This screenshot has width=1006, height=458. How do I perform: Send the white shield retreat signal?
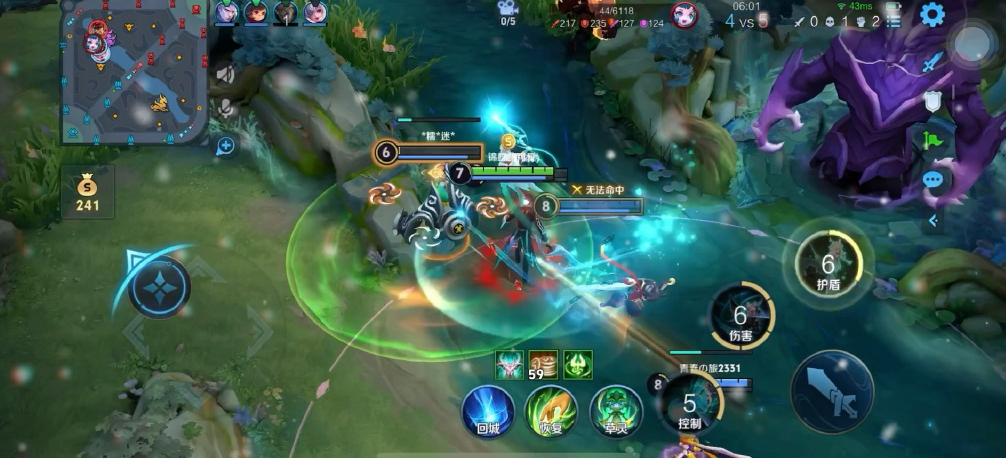click(933, 101)
